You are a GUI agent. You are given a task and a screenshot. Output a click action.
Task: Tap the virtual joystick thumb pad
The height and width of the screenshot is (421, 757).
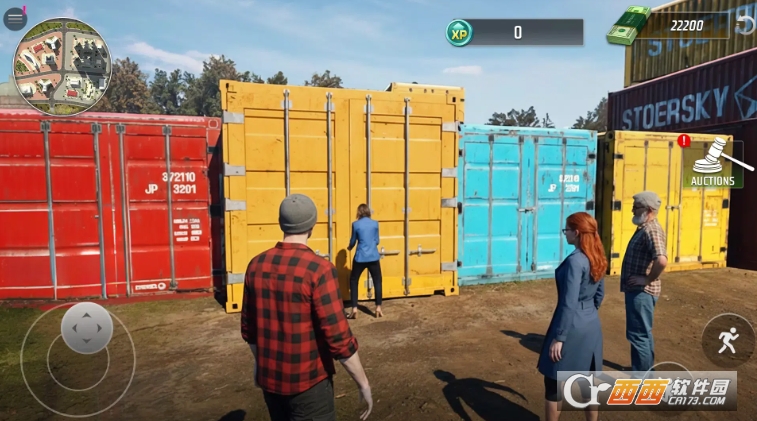tap(87, 327)
